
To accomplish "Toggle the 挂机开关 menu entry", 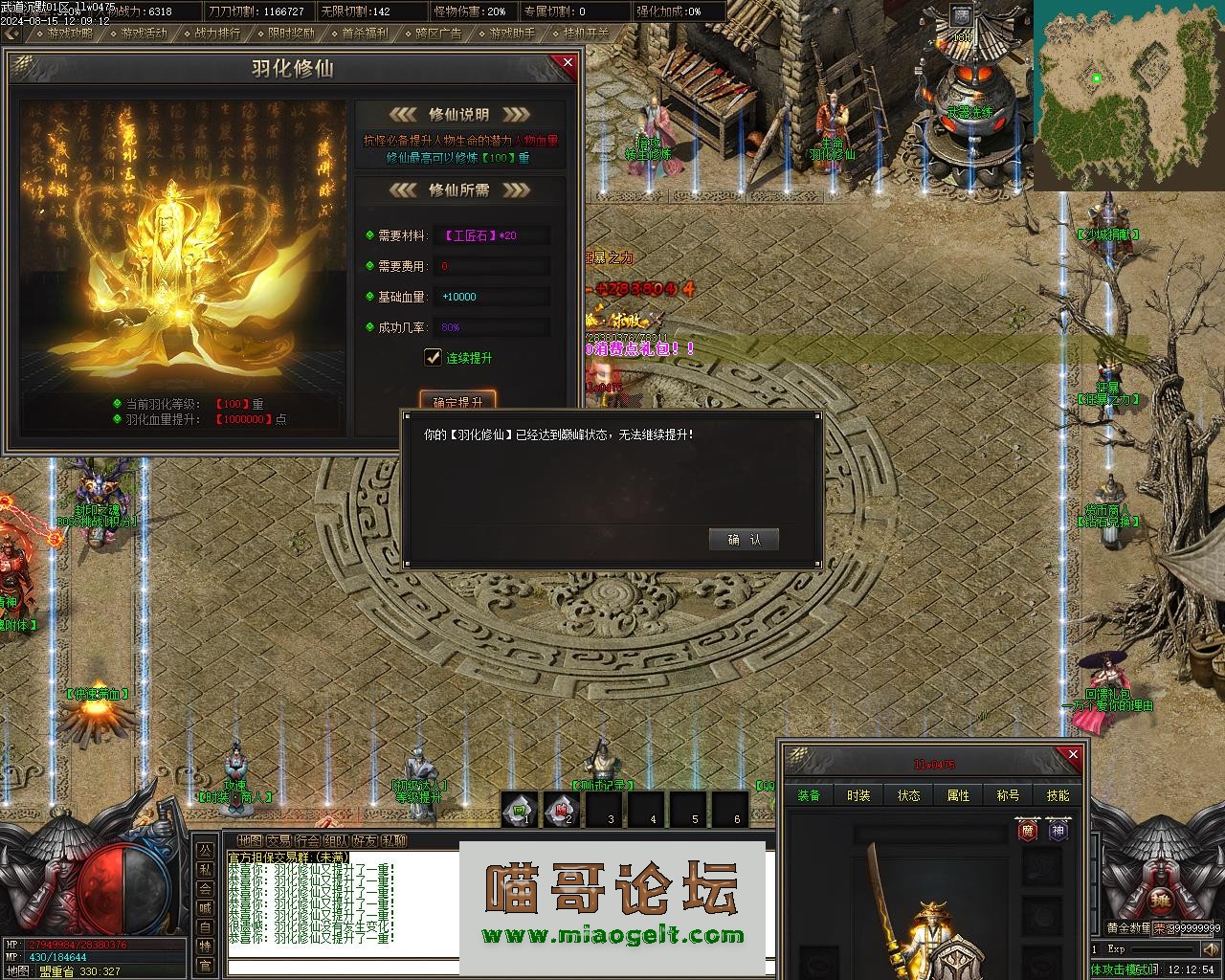I will 586,33.
